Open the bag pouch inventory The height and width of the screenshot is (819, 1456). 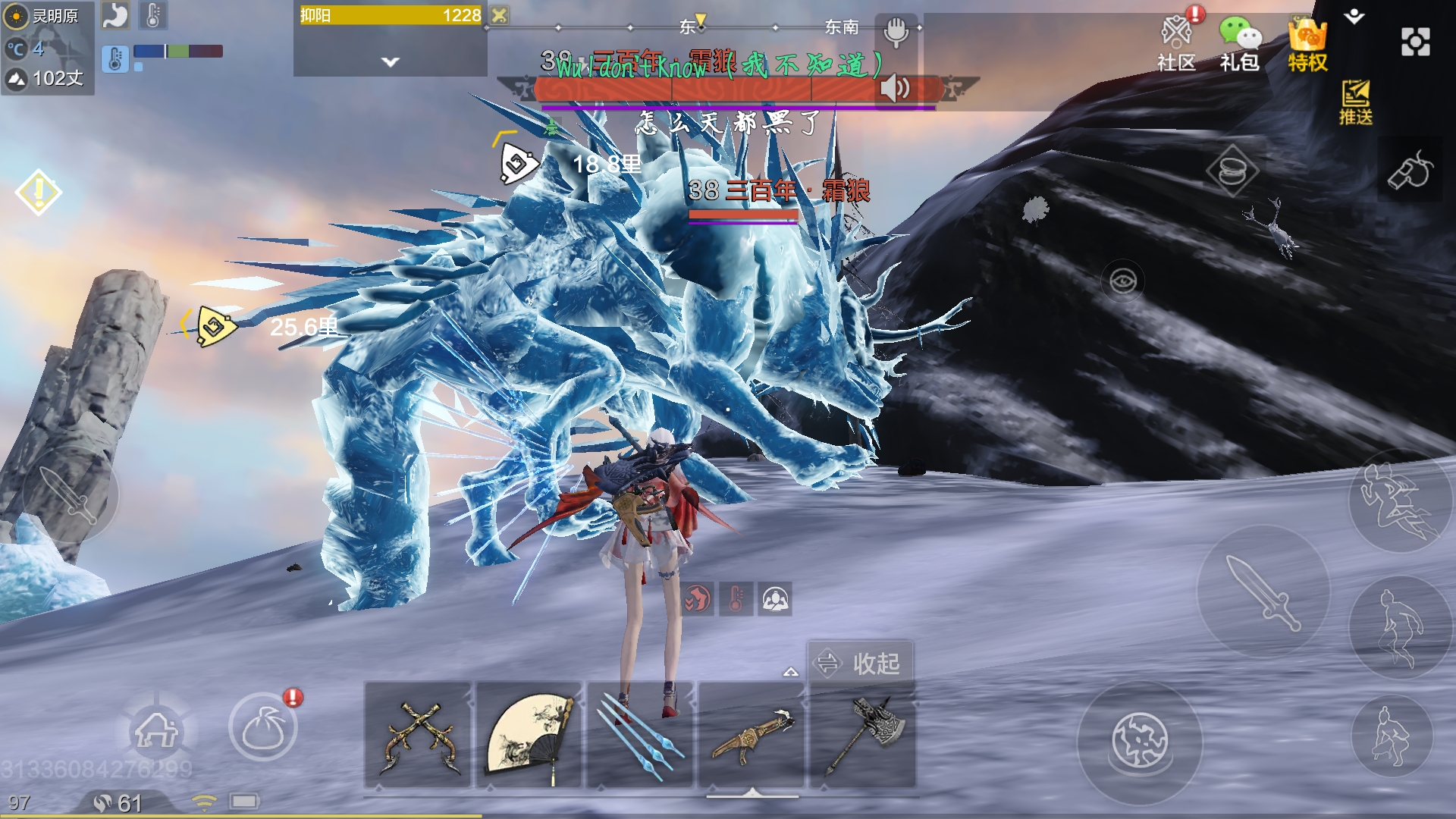click(263, 728)
